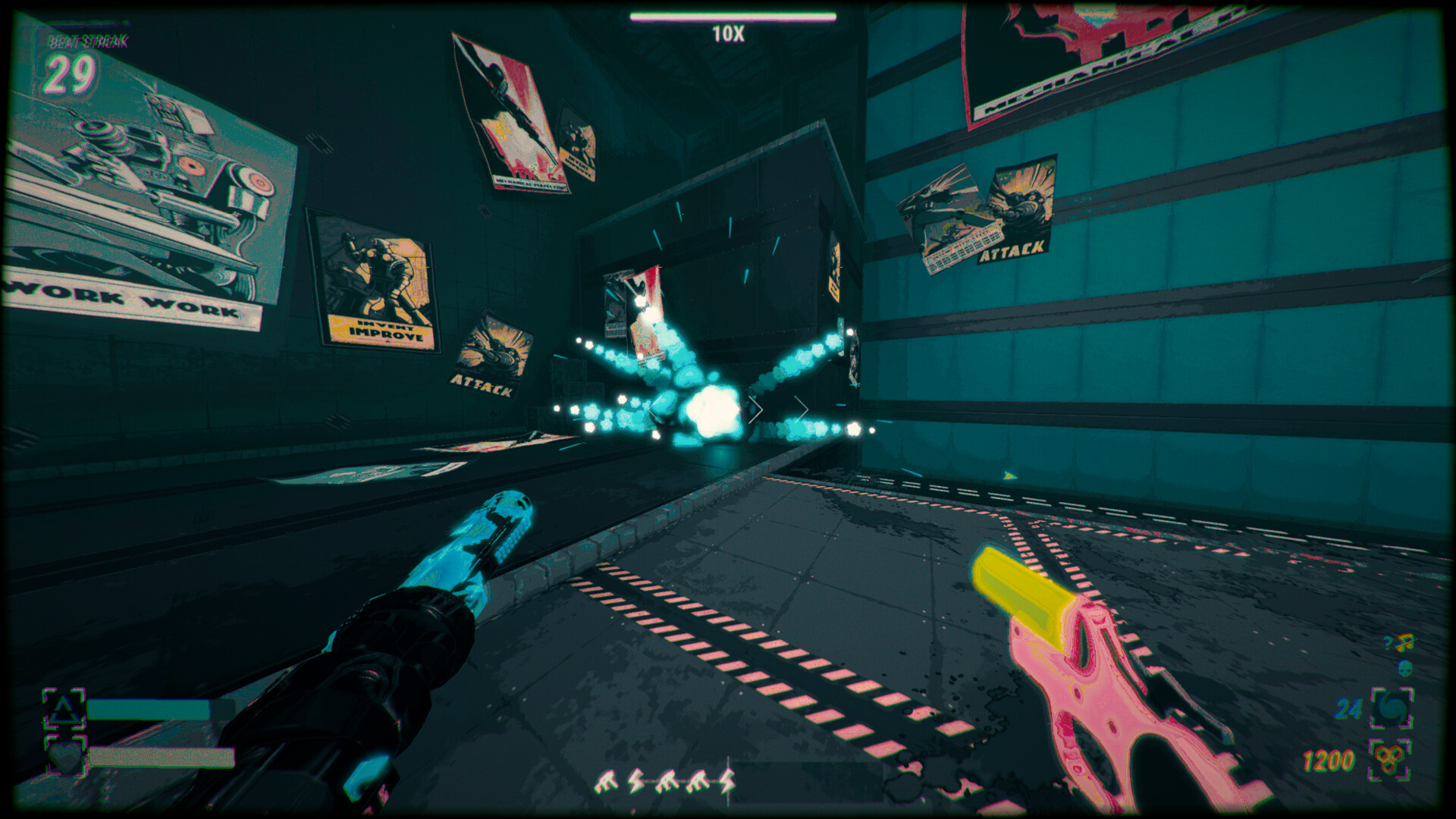
Task: Click the hexagon ammo icon beside 1200
Action: (1388, 758)
